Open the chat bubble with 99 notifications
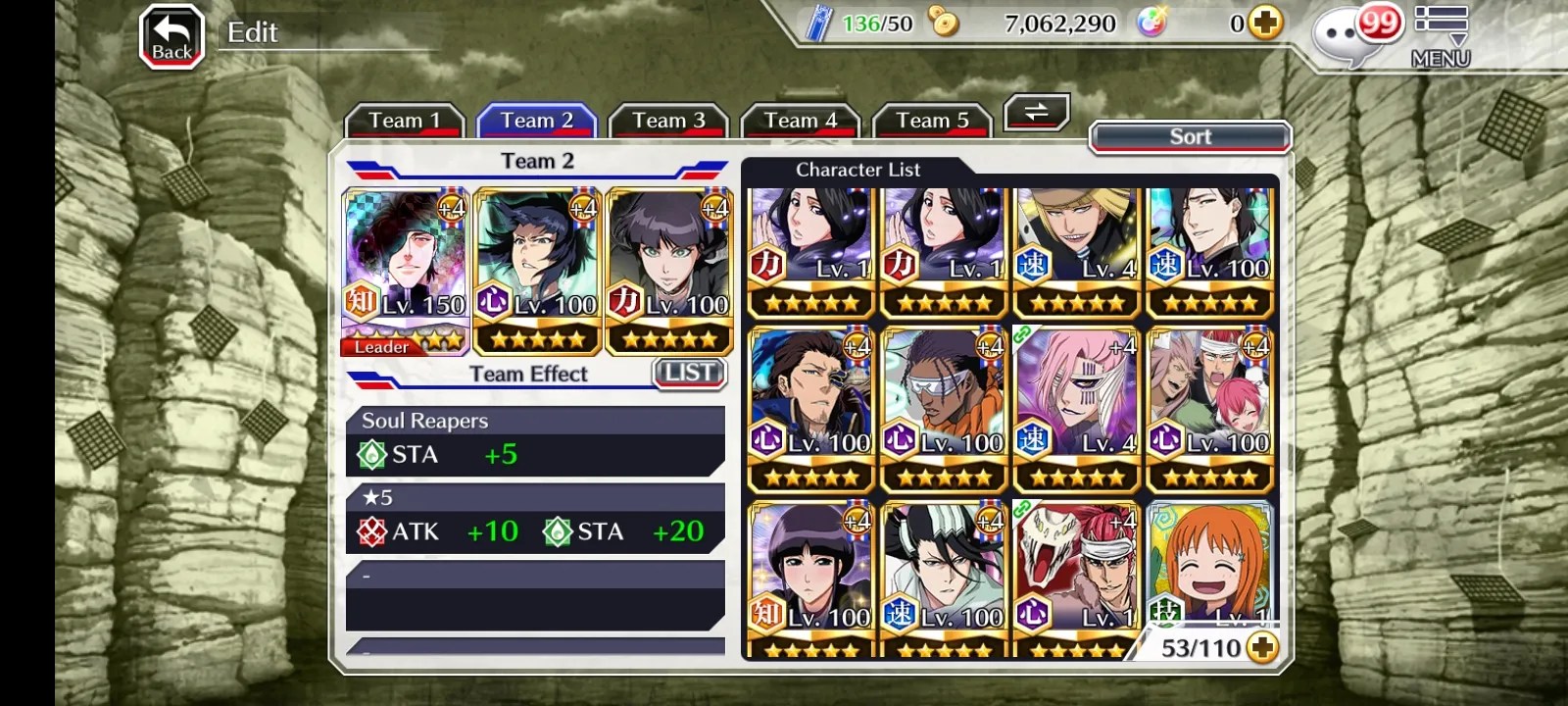This screenshot has height=706, width=1568. (x=1352, y=35)
